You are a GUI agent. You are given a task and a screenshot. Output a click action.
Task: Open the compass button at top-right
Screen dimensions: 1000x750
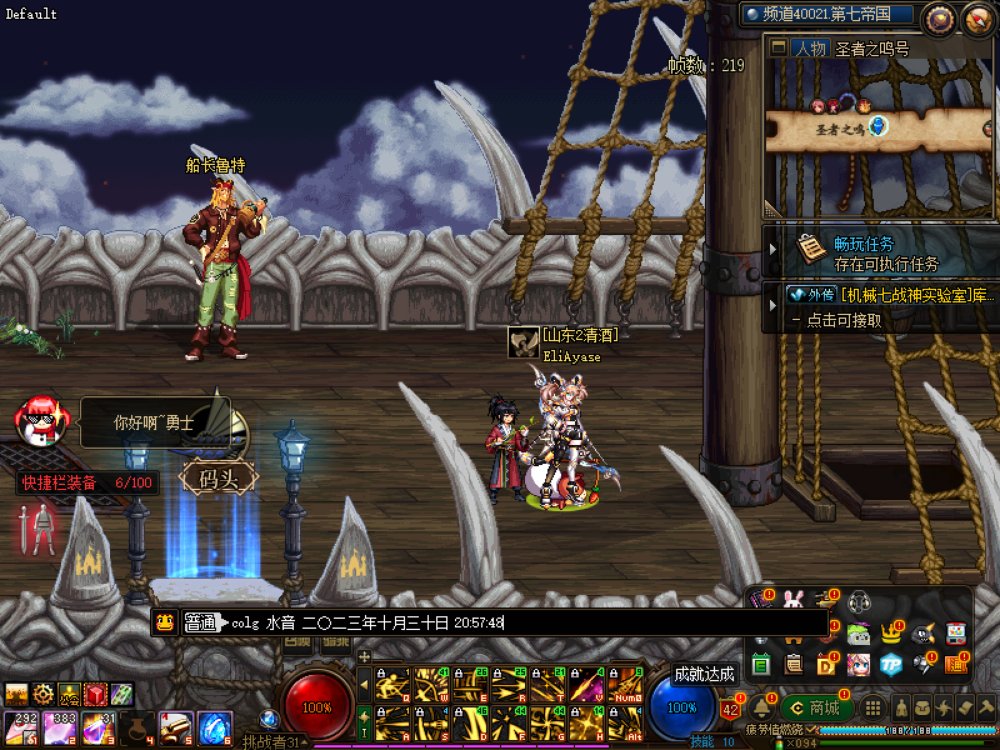coord(939,19)
